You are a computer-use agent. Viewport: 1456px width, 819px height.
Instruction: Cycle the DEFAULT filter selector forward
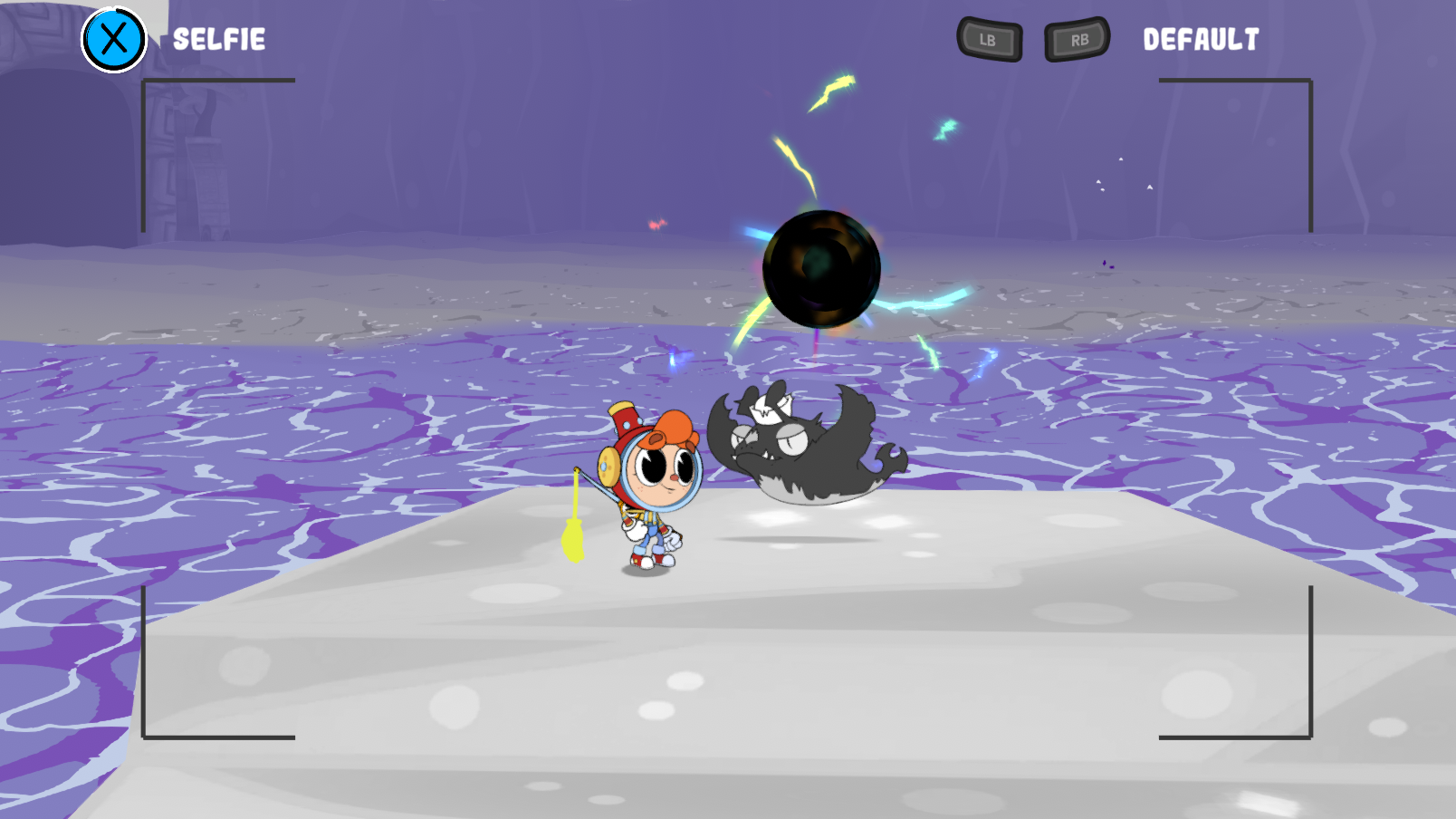tap(1076, 39)
